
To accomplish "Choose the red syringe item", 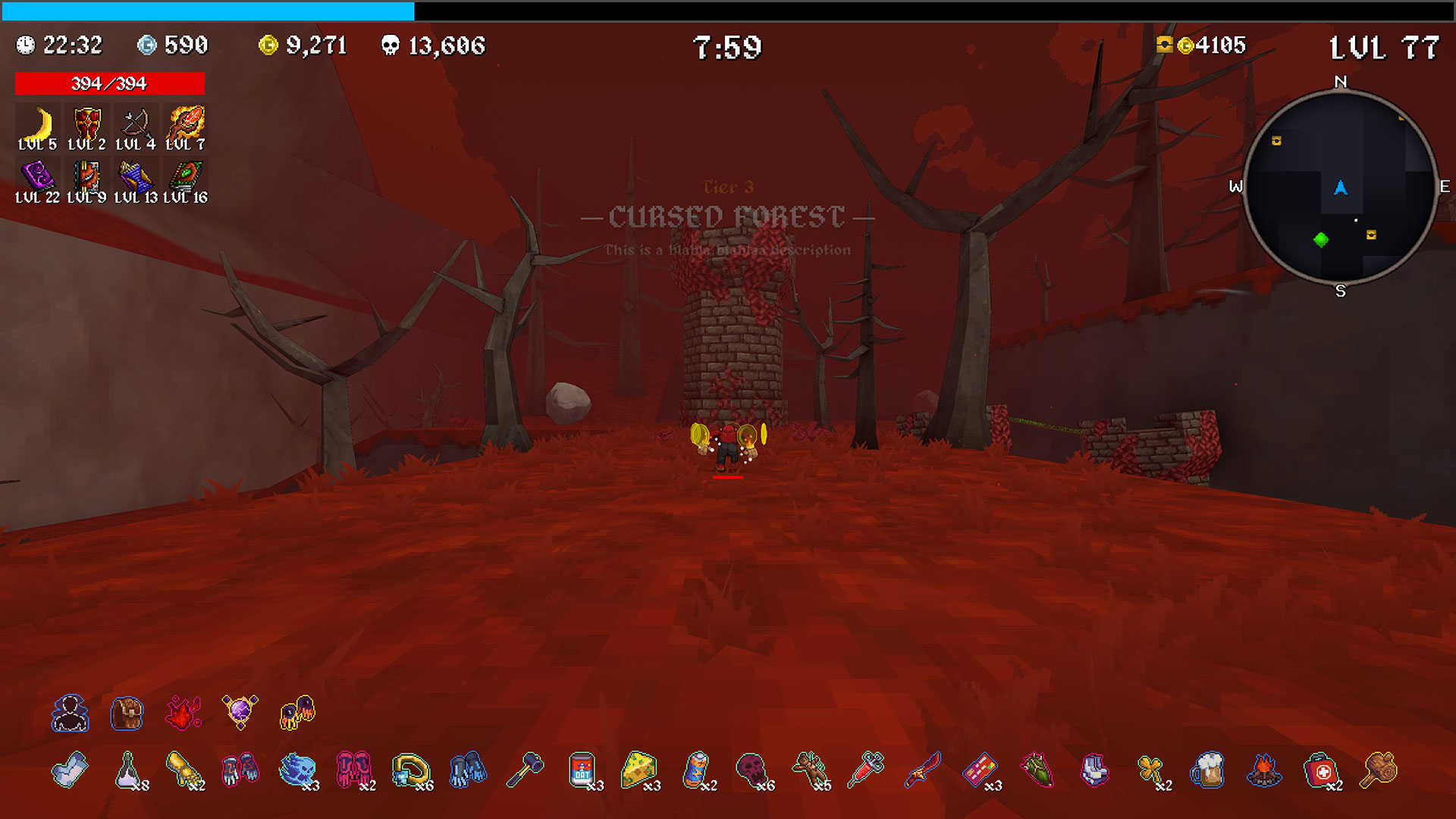I will [x=866, y=770].
